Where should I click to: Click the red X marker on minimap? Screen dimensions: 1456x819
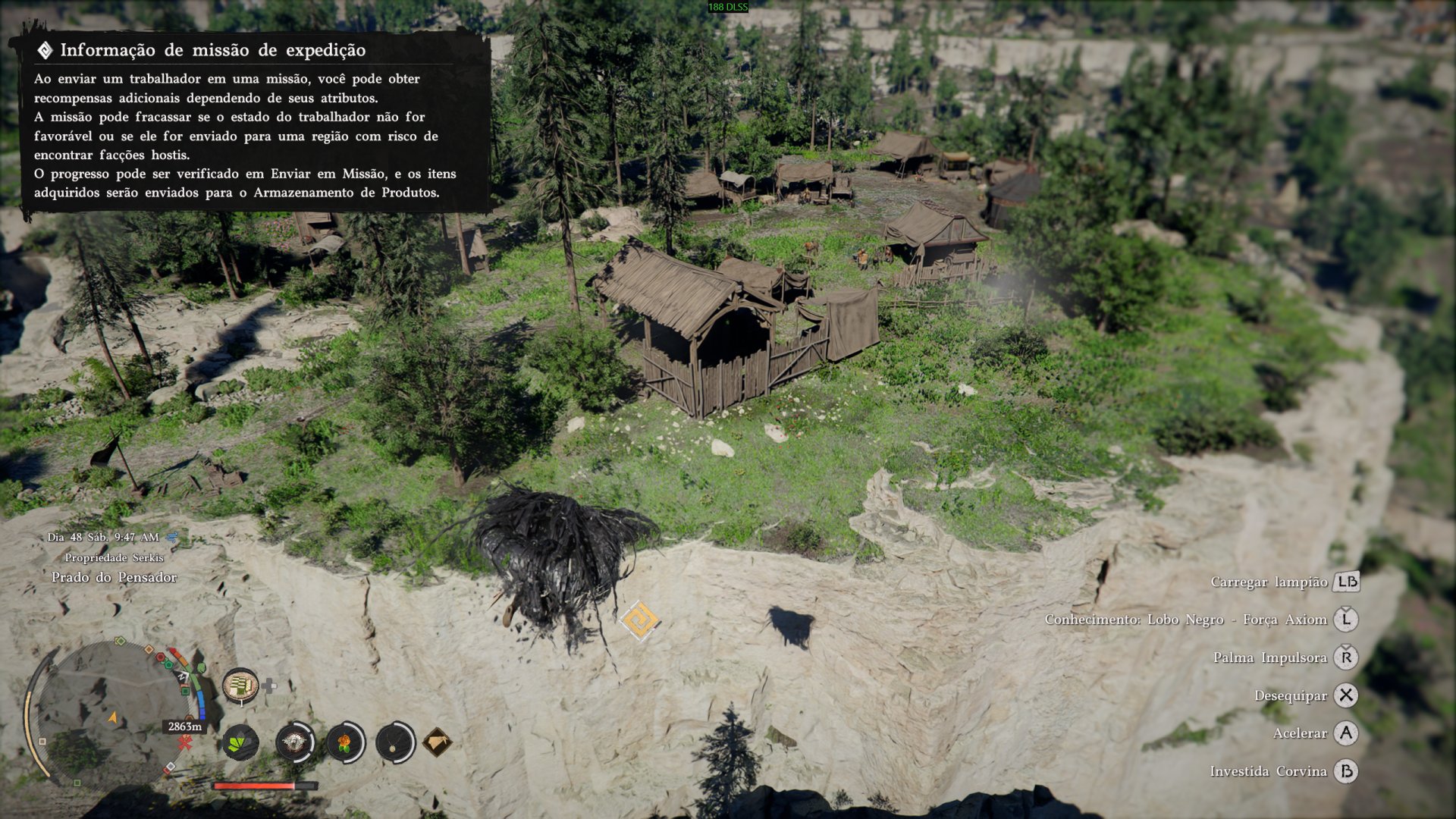pos(184,744)
